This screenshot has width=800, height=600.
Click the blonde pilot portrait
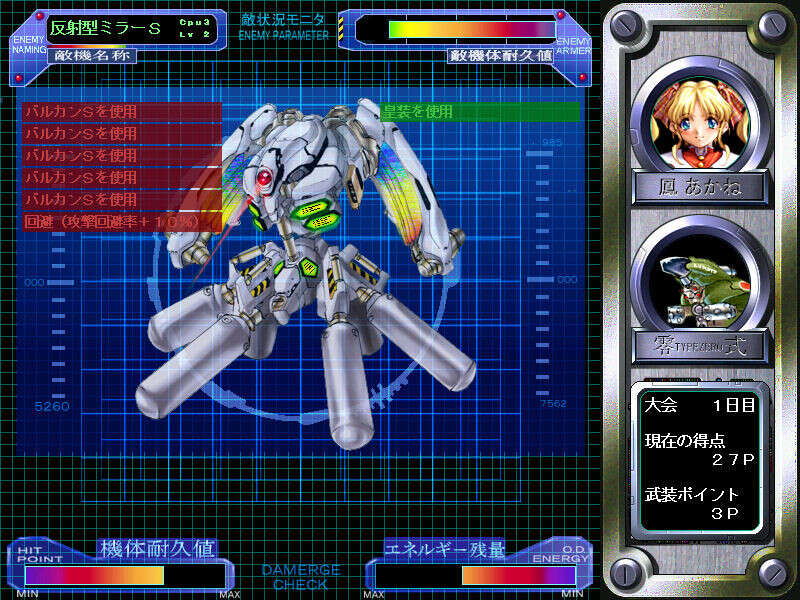[x=699, y=123]
